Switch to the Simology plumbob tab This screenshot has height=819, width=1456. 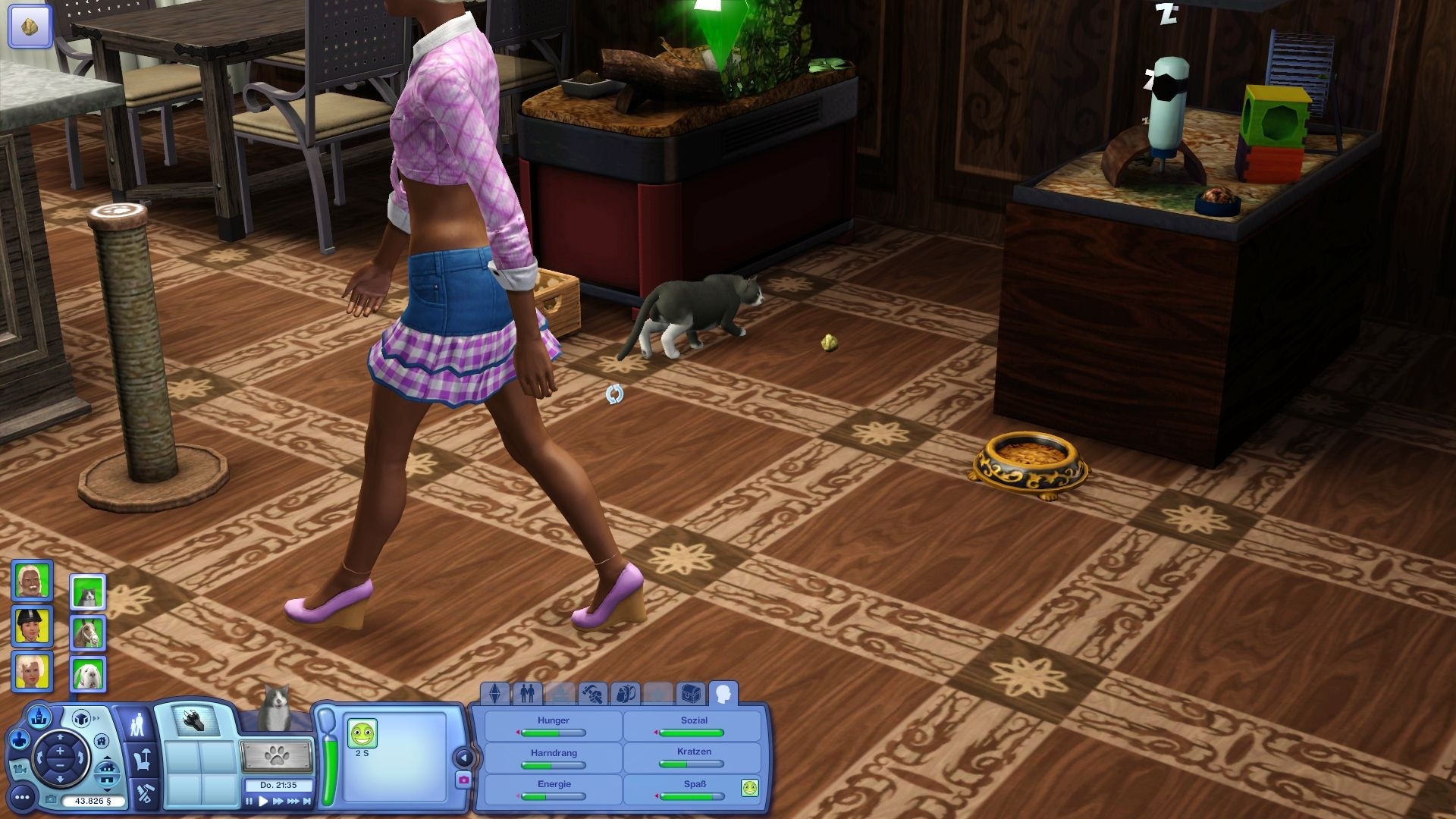pyautogui.click(x=494, y=693)
